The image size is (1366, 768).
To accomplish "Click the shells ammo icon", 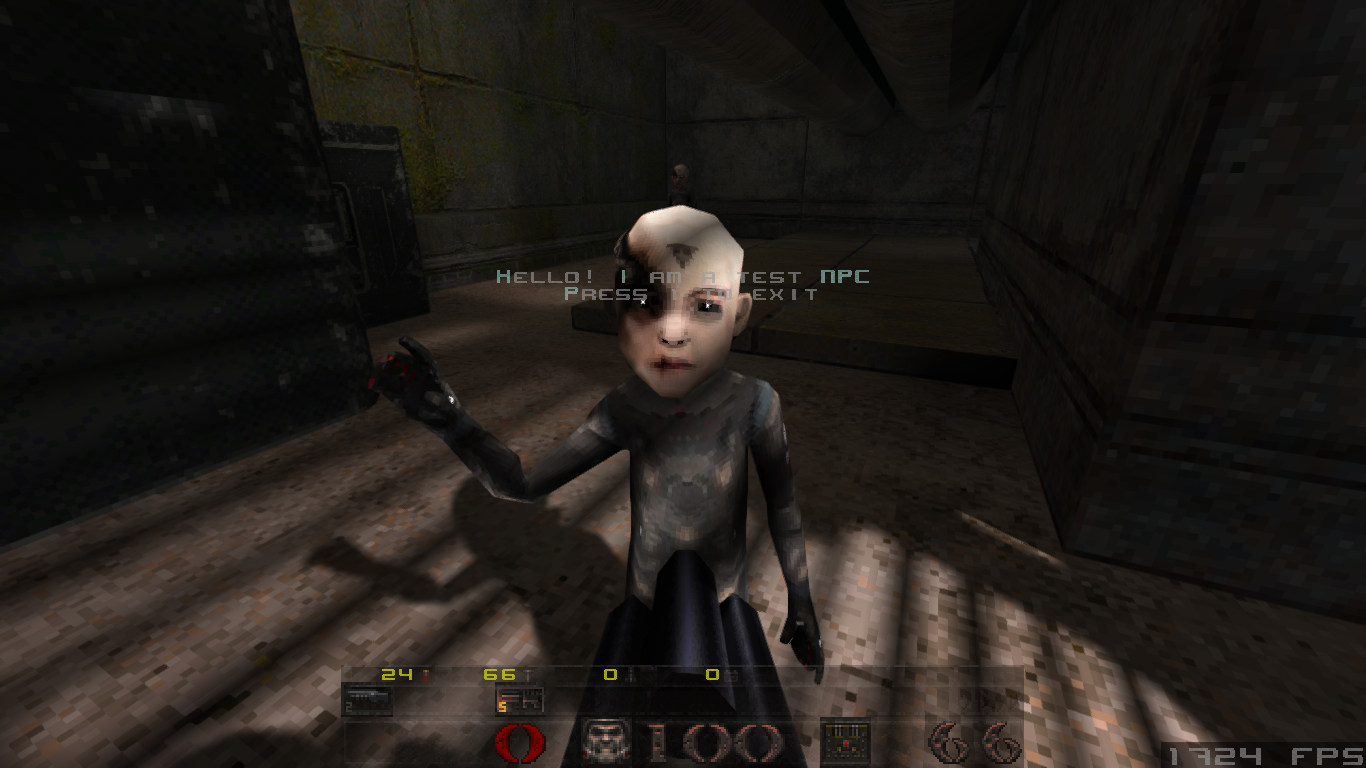I will pos(425,675).
